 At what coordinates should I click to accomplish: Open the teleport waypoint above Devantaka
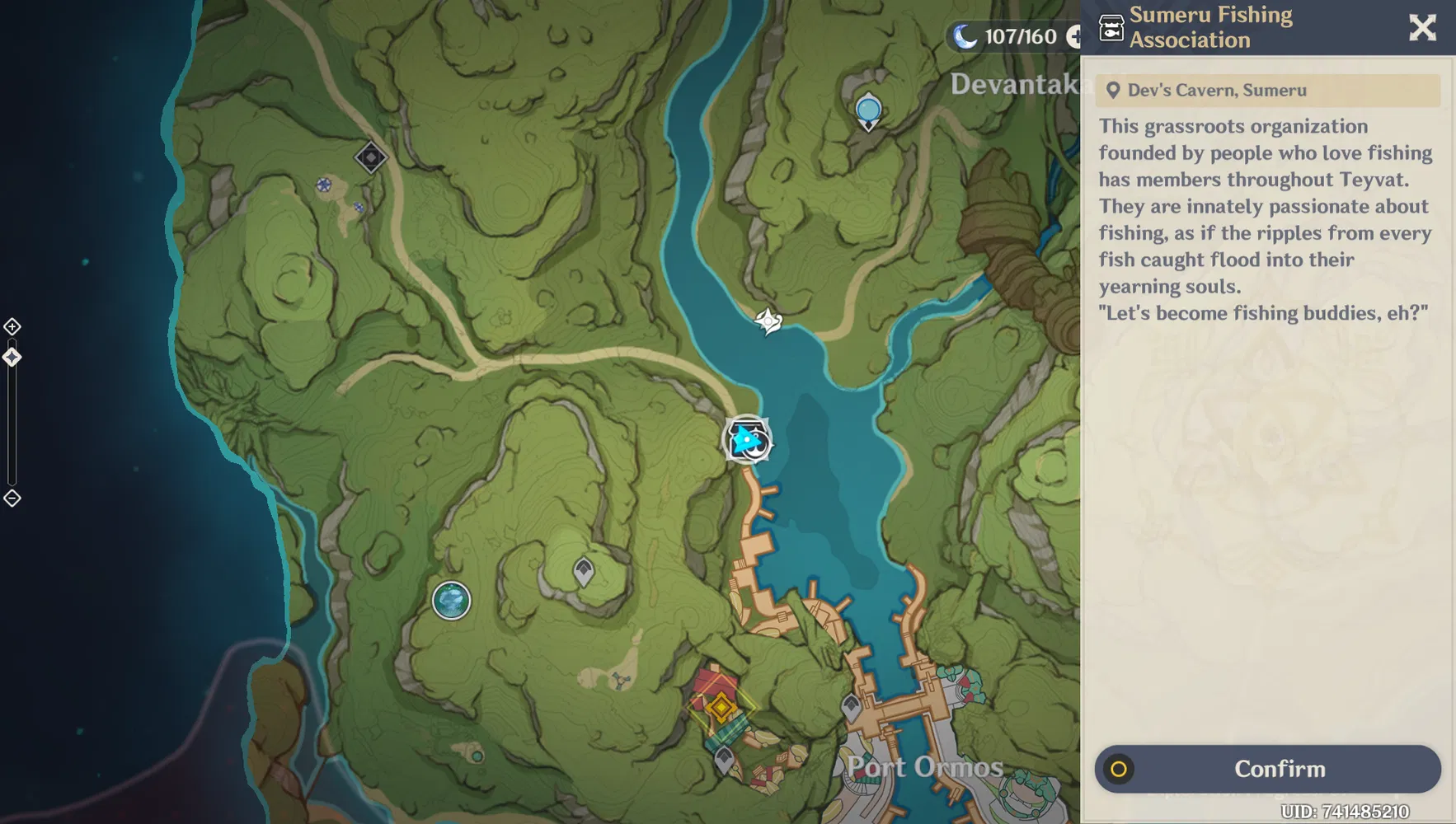[x=867, y=108]
